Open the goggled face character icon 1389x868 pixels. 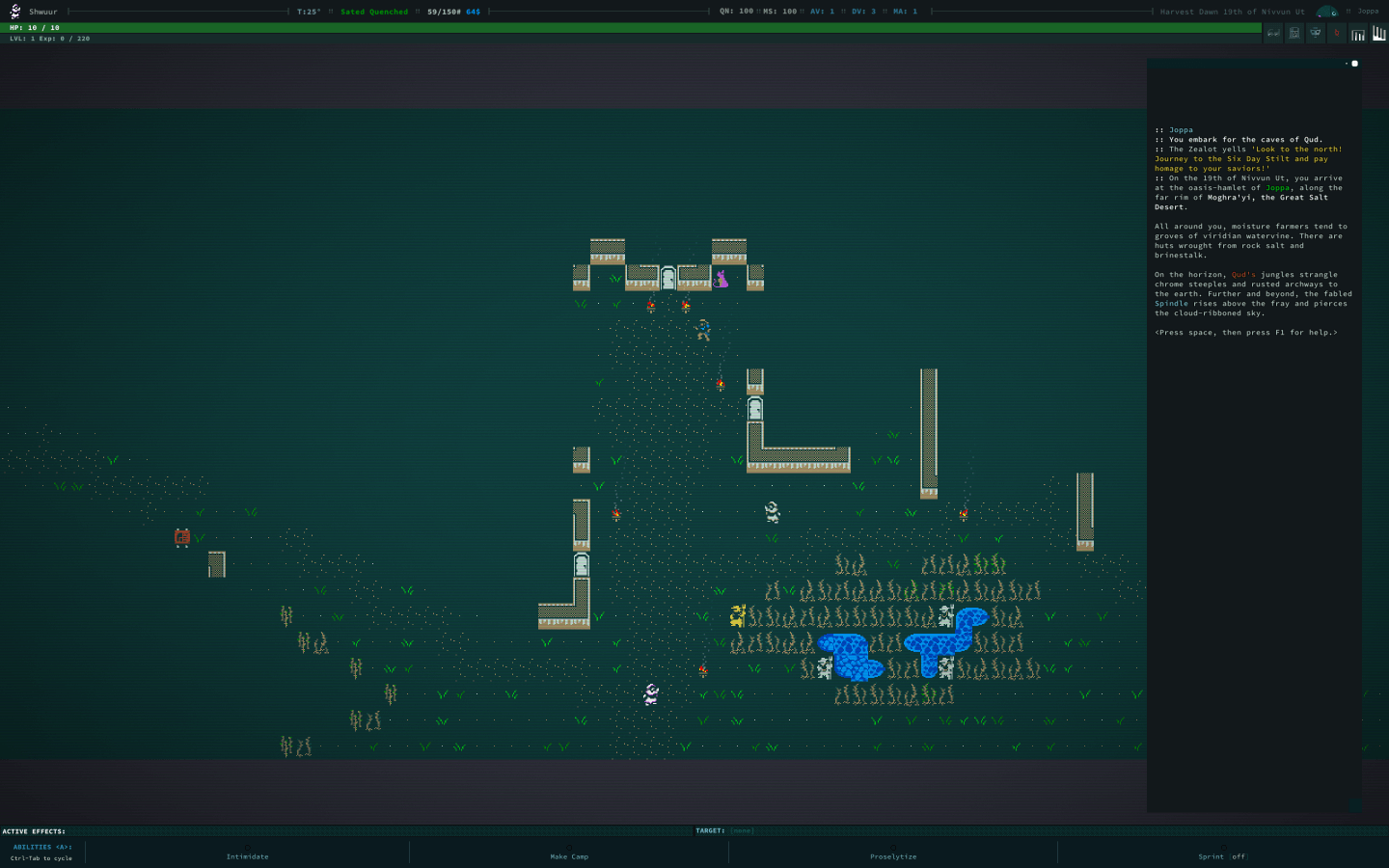1315,33
